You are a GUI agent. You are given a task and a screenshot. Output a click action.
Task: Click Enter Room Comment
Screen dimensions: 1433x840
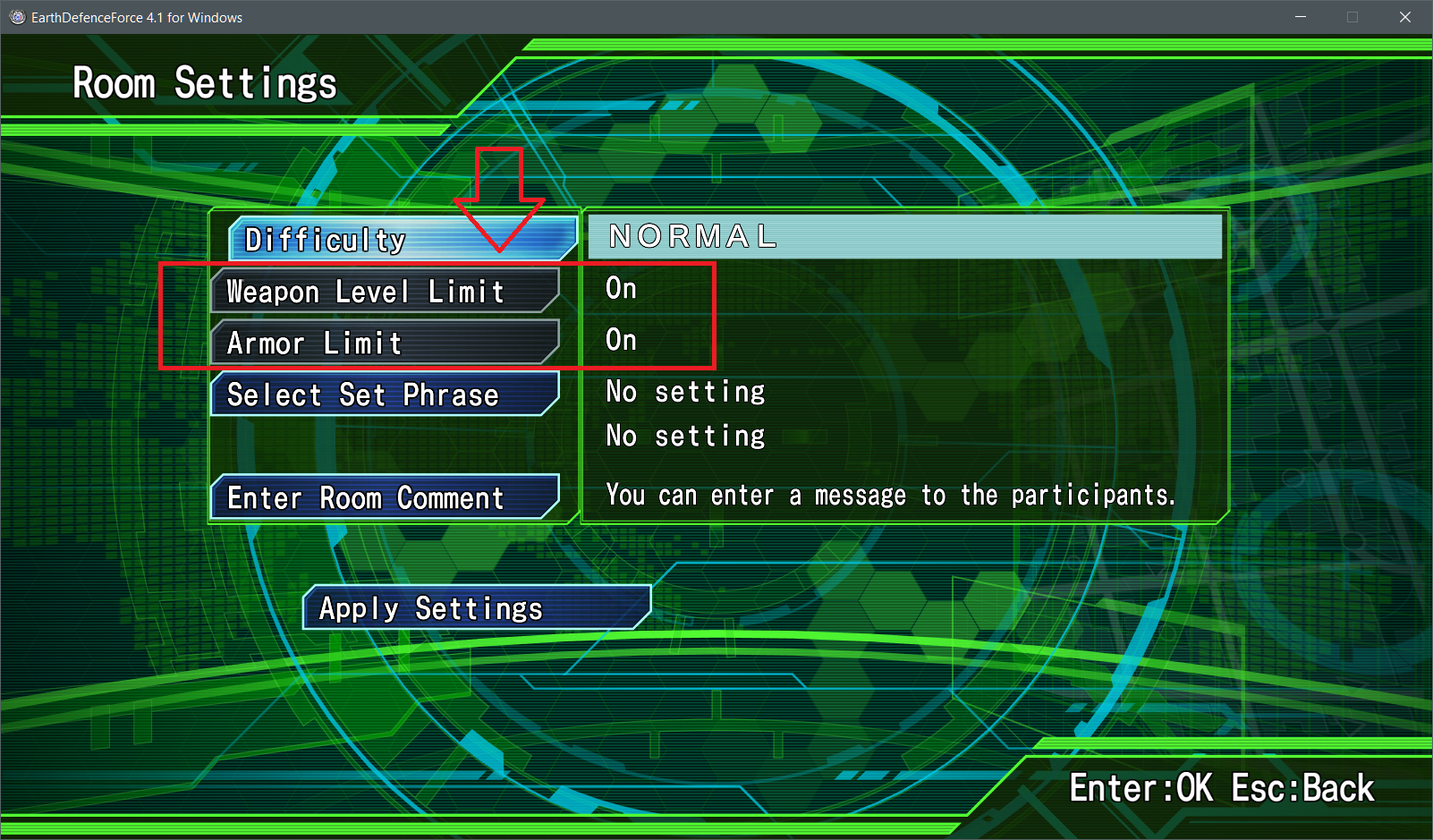pyautogui.click(x=385, y=497)
